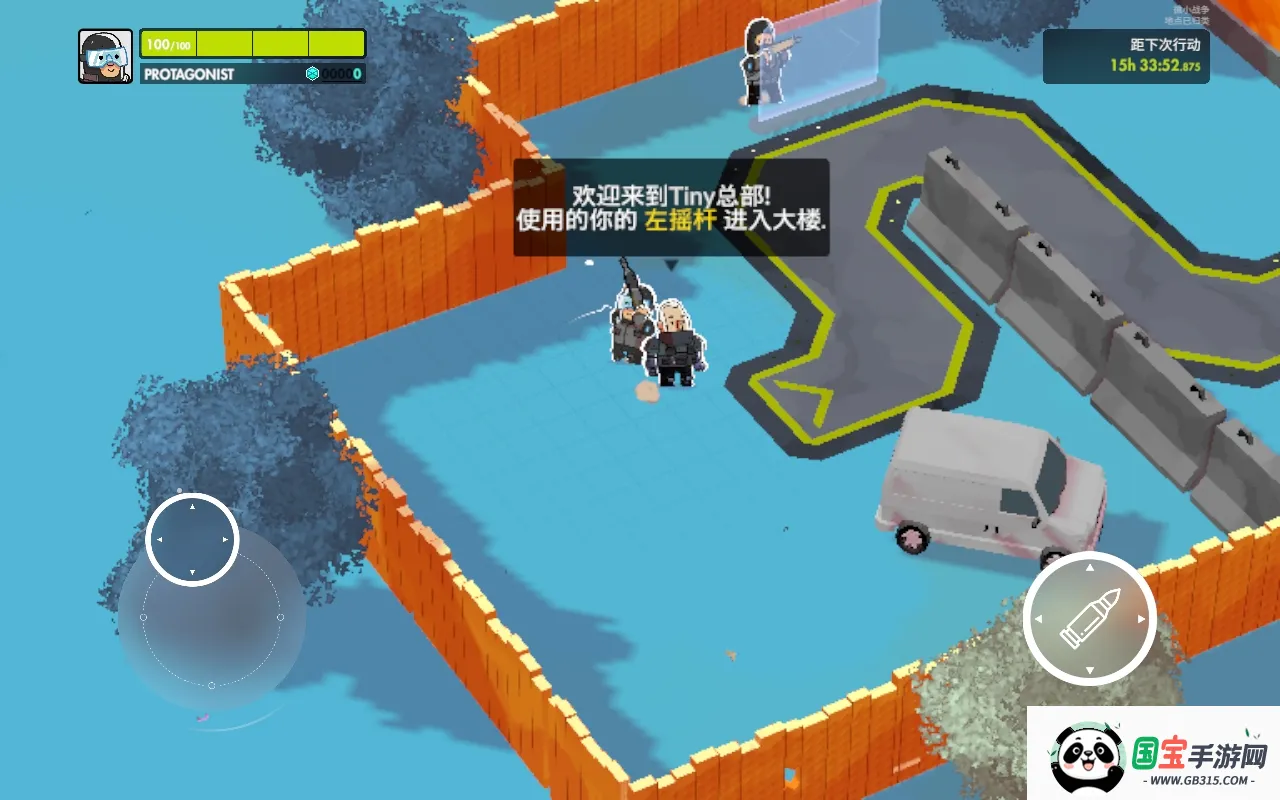Screen dimensions: 1280x800
Task: Click the panda site watermark logo
Action: pos(1084,757)
